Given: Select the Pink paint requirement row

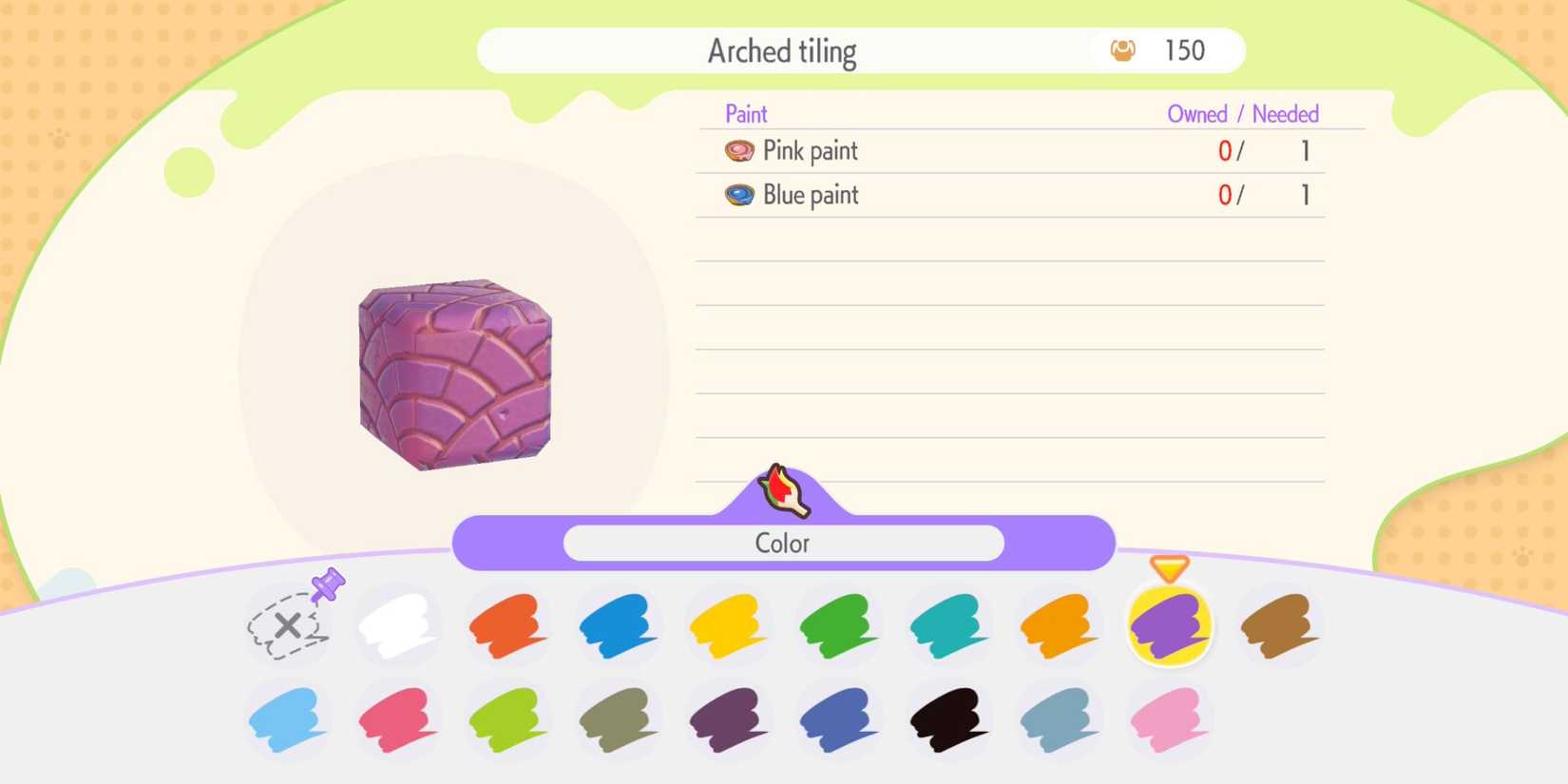Looking at the screenshot, I should pyautogui.click(x=1007, y=150).
